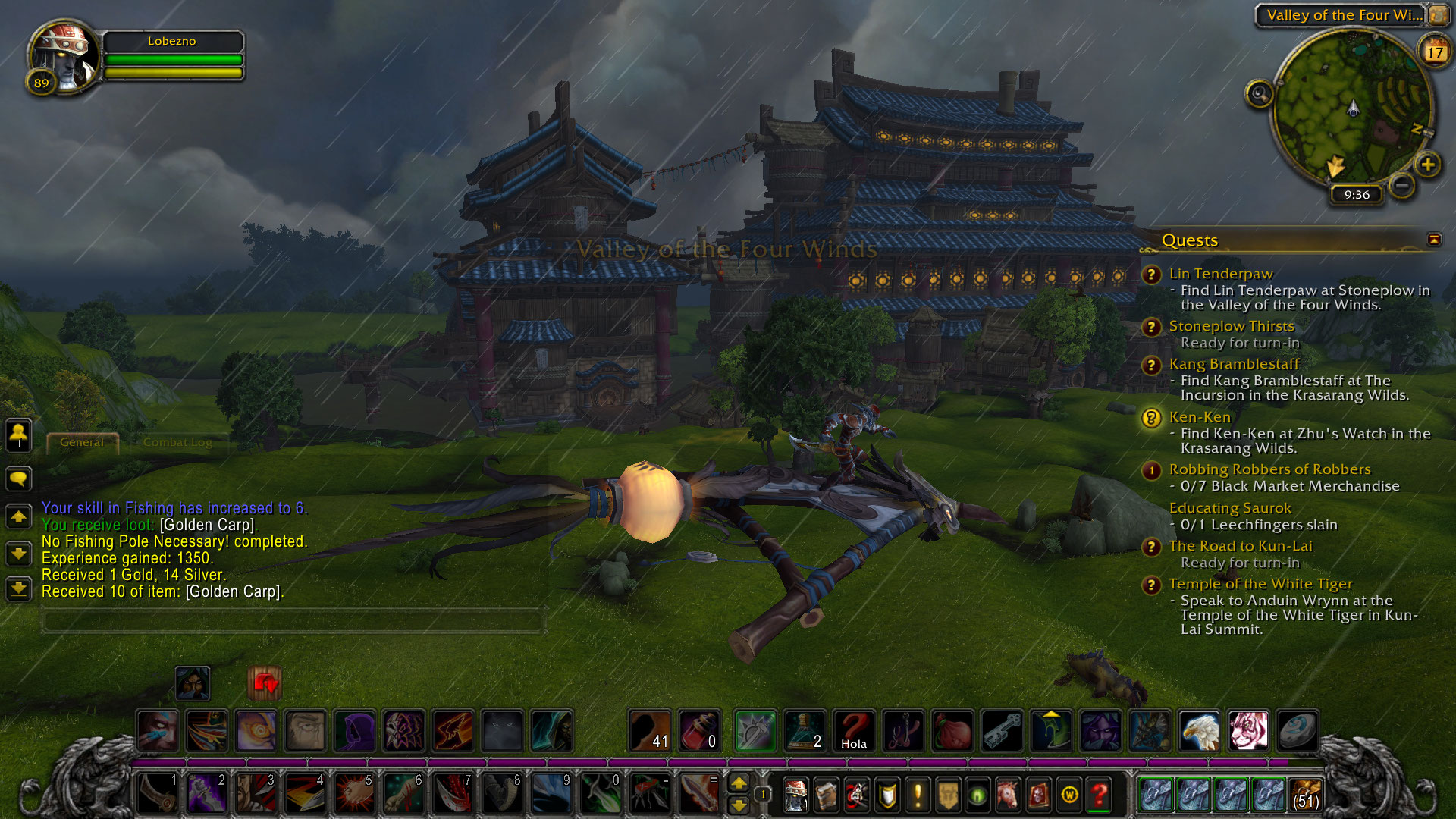
Task: Open the calendar showing day 17
Action: (1435, 52)
